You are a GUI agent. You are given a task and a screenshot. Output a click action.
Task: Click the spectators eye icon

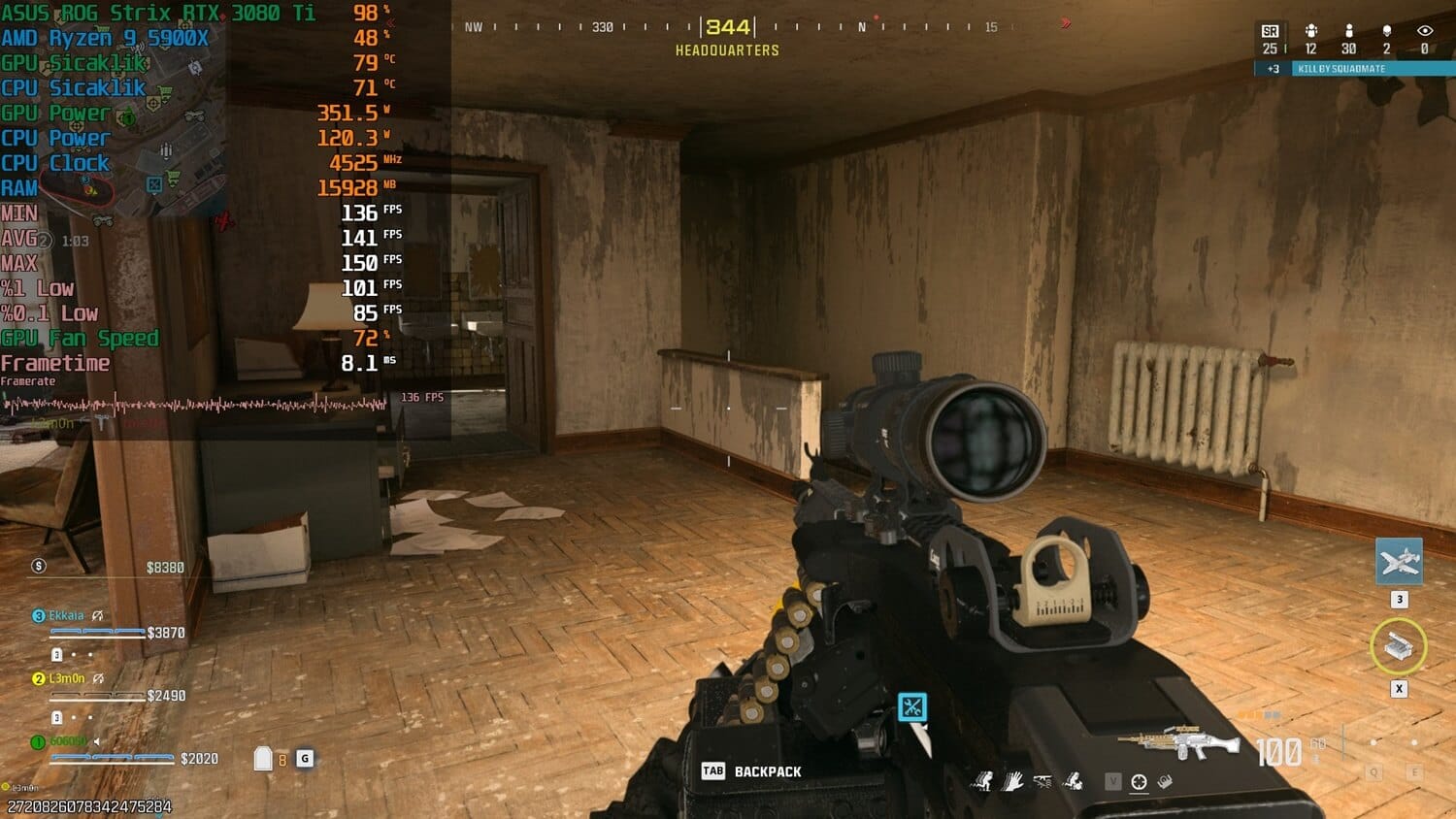click(x=1424, y=32)
